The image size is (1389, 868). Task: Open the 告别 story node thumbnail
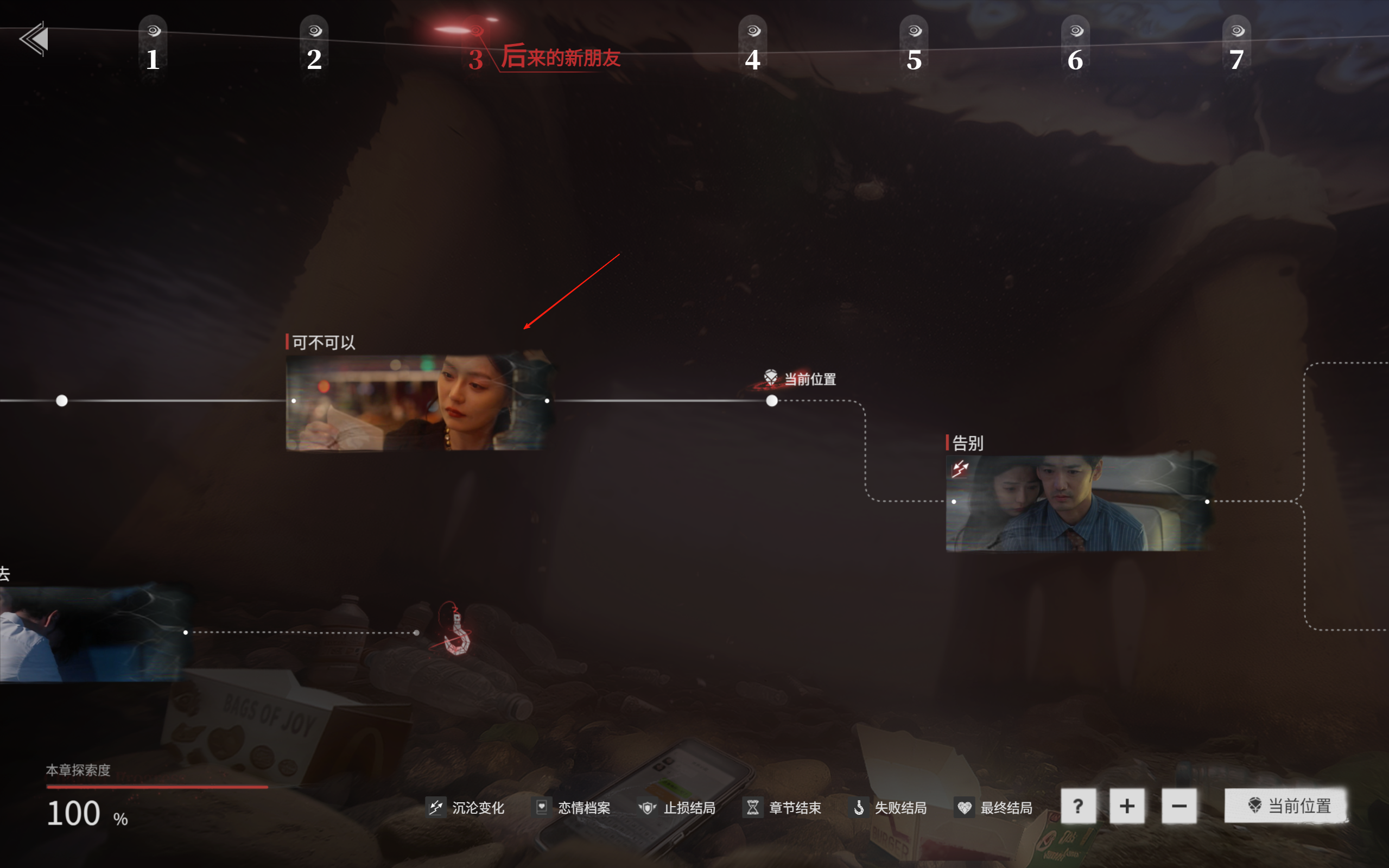[1079, 503]
